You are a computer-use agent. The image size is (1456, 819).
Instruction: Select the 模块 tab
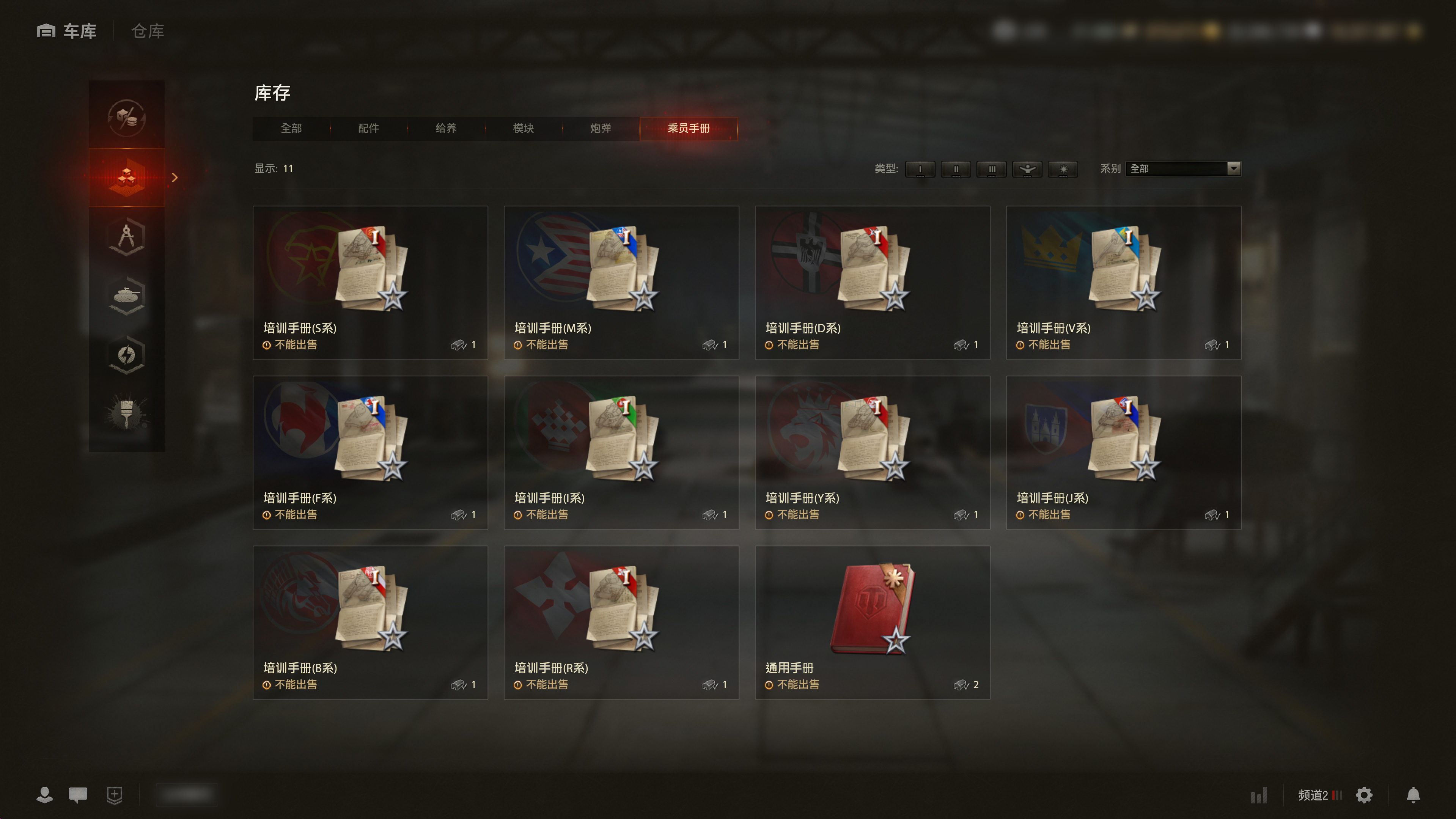(524, 128)
